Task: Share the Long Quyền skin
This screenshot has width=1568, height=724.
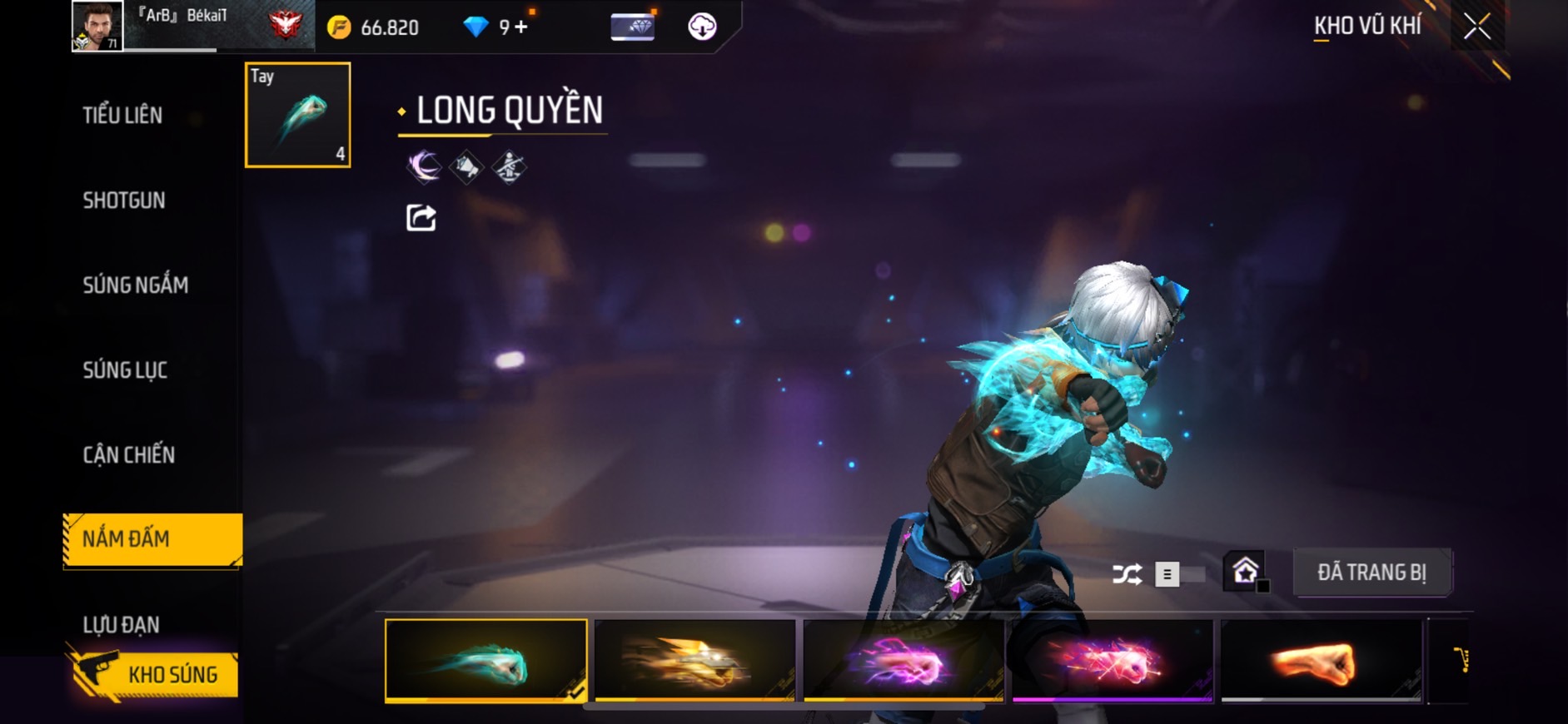Action: click(x=421, y=218)
